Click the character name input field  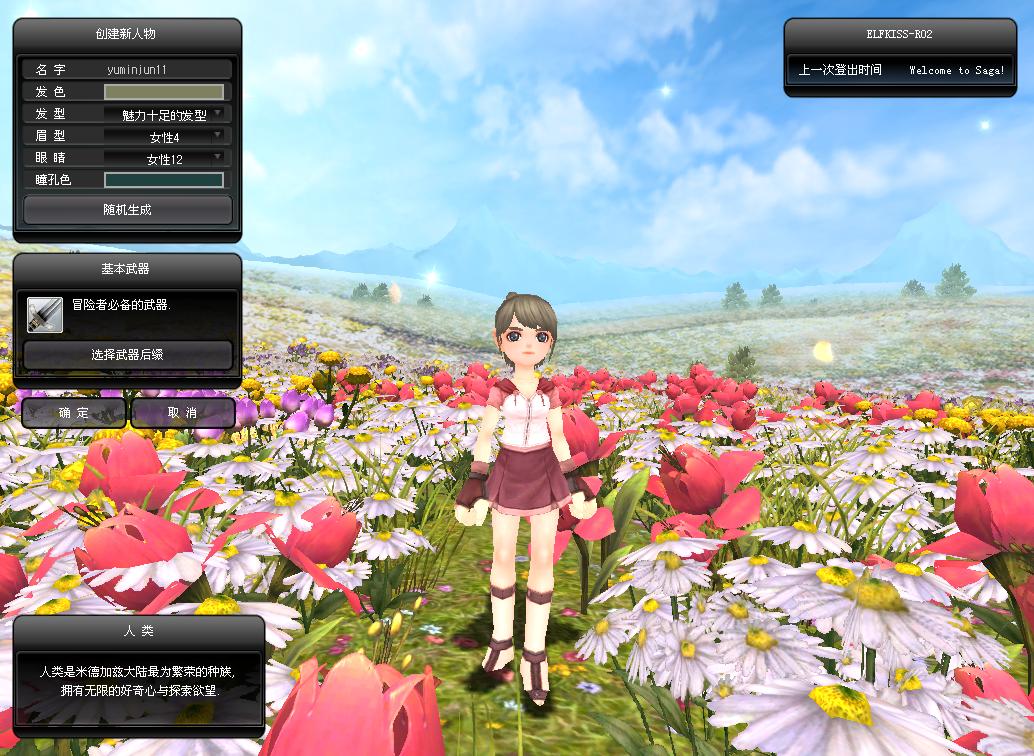pos(165,70)
